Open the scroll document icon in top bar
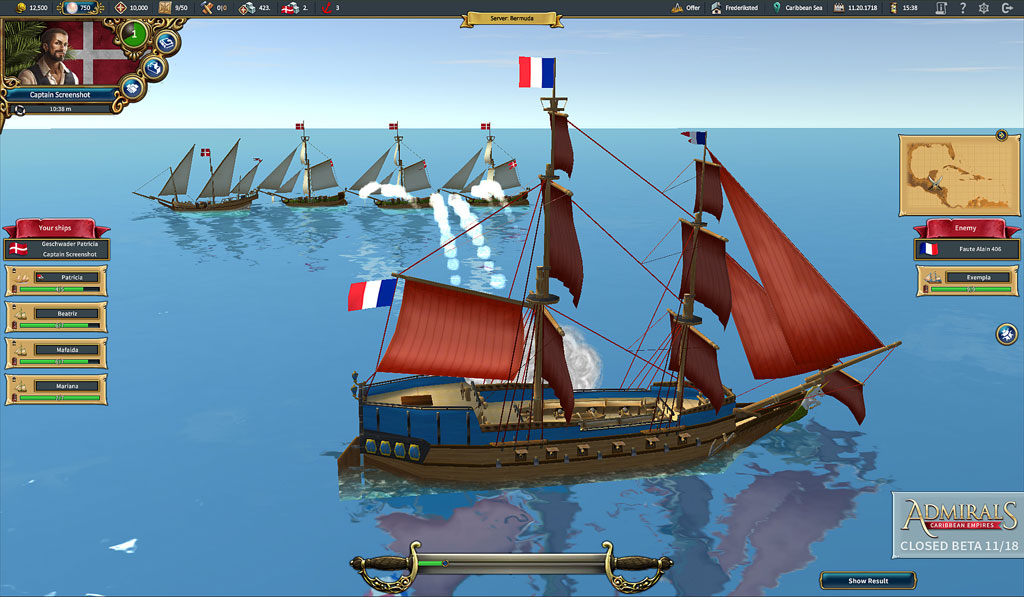Viewport: 1024px width, 597px height. (x=940, y=8)
